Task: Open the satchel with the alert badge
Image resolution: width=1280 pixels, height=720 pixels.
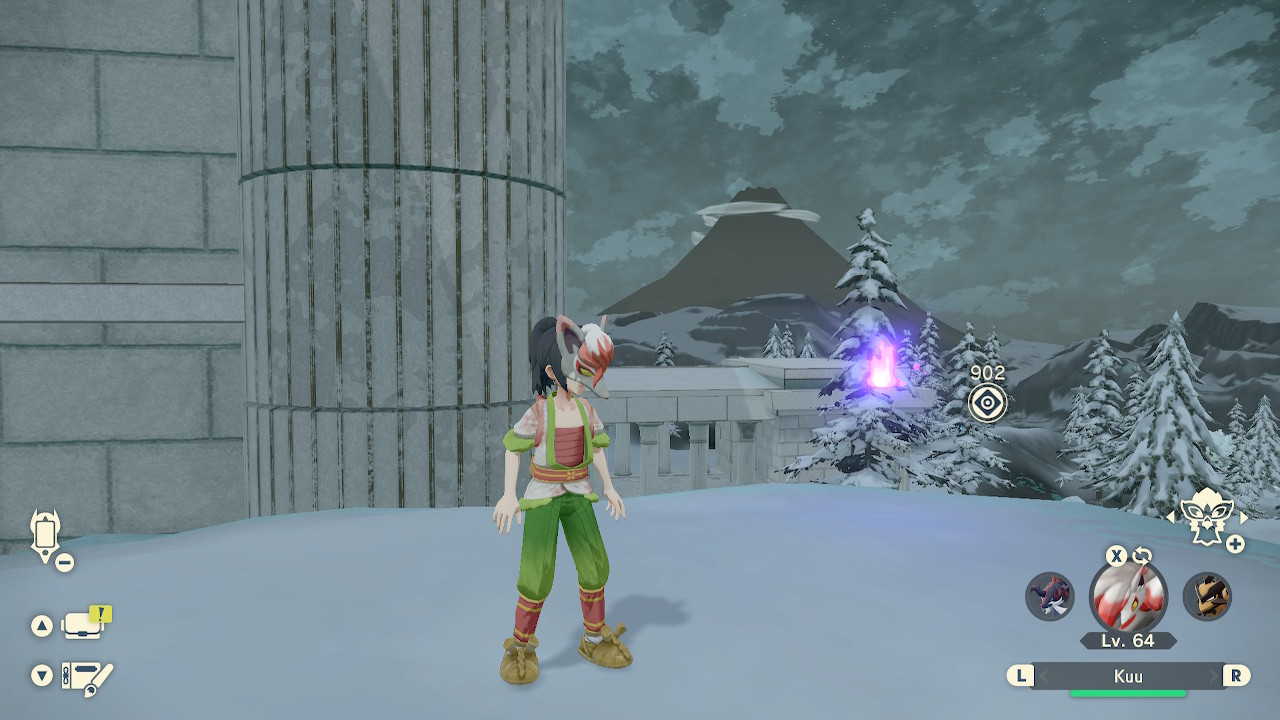Action: coord(84,625)
